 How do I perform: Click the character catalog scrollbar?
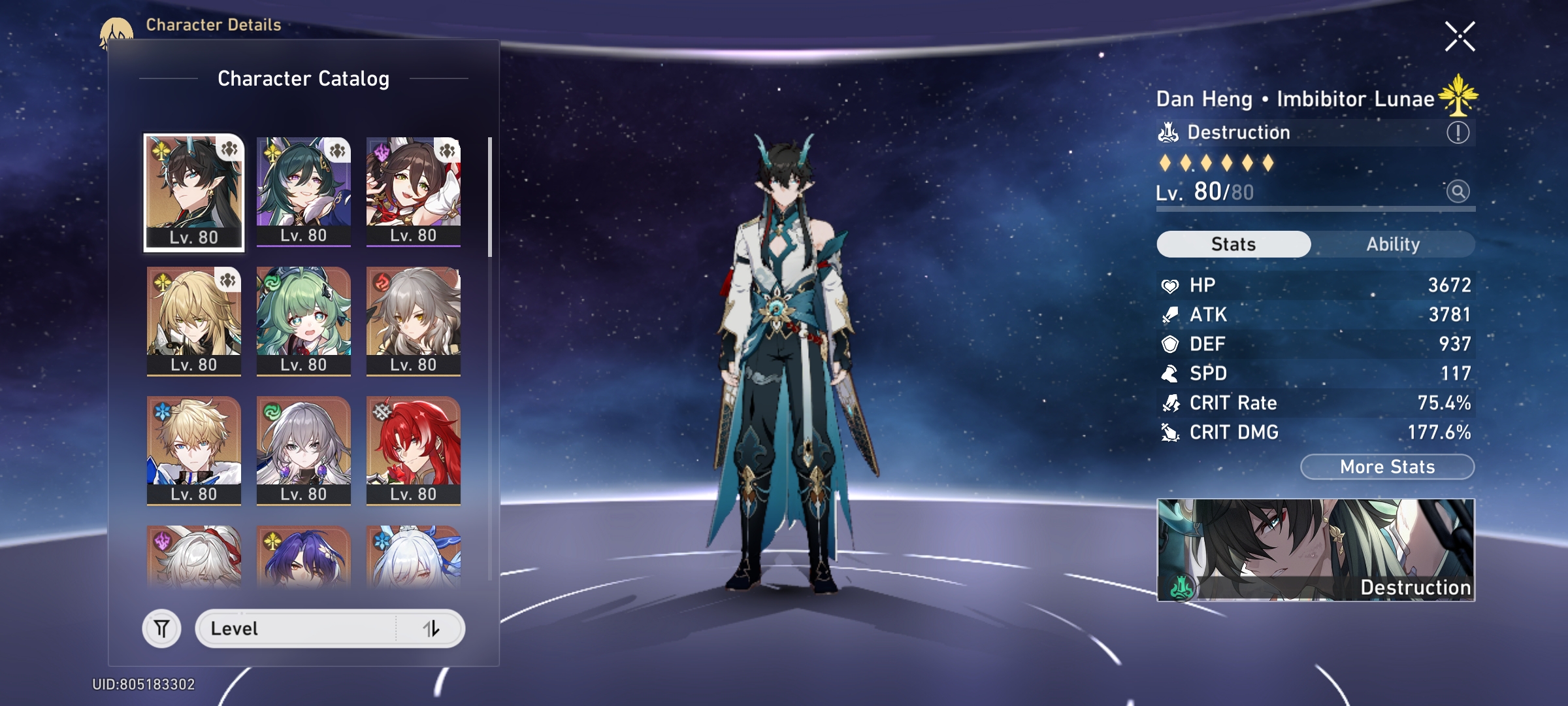(489, 196)
